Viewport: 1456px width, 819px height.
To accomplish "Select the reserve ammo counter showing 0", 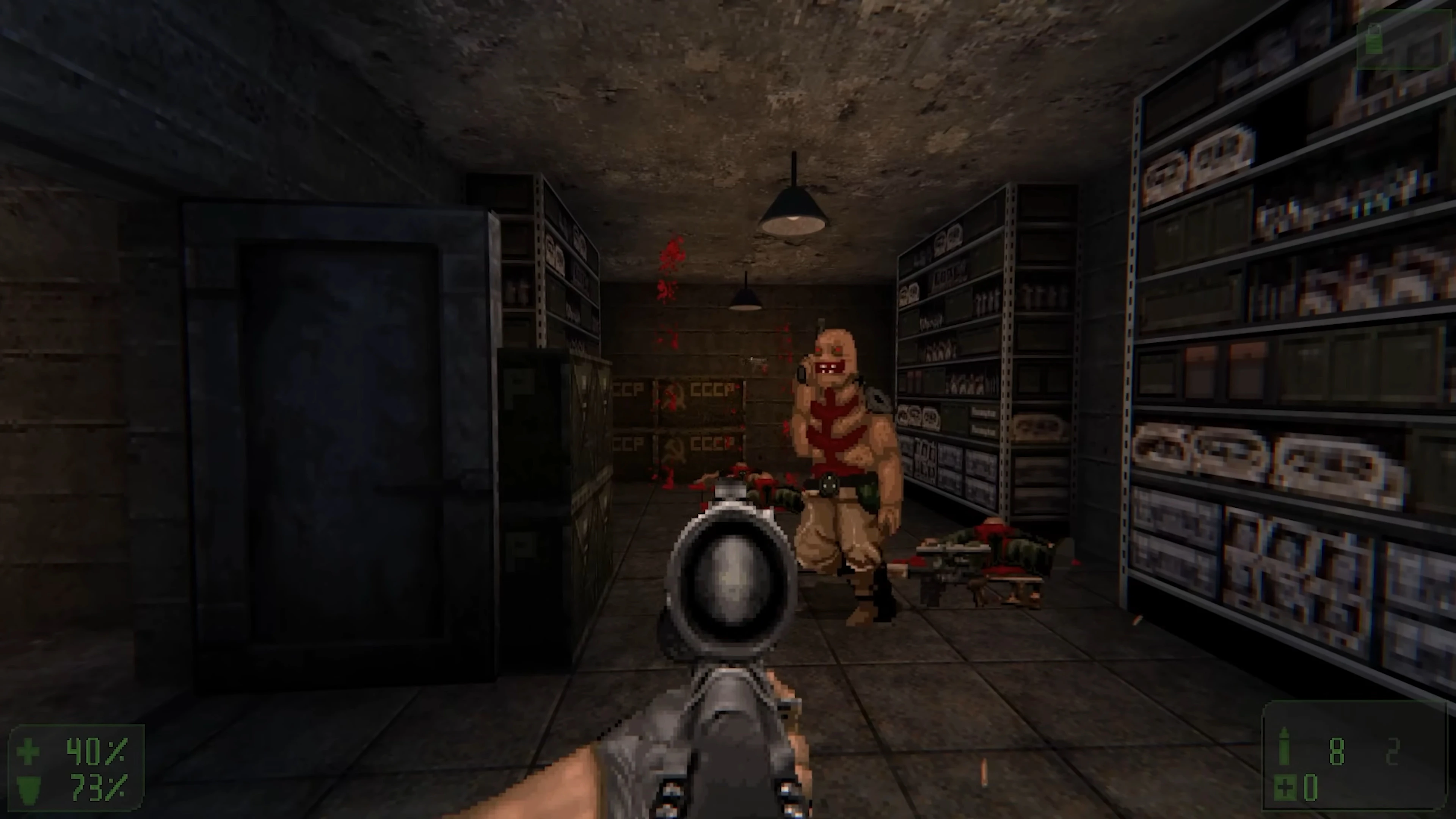I will click(1311, 788).
